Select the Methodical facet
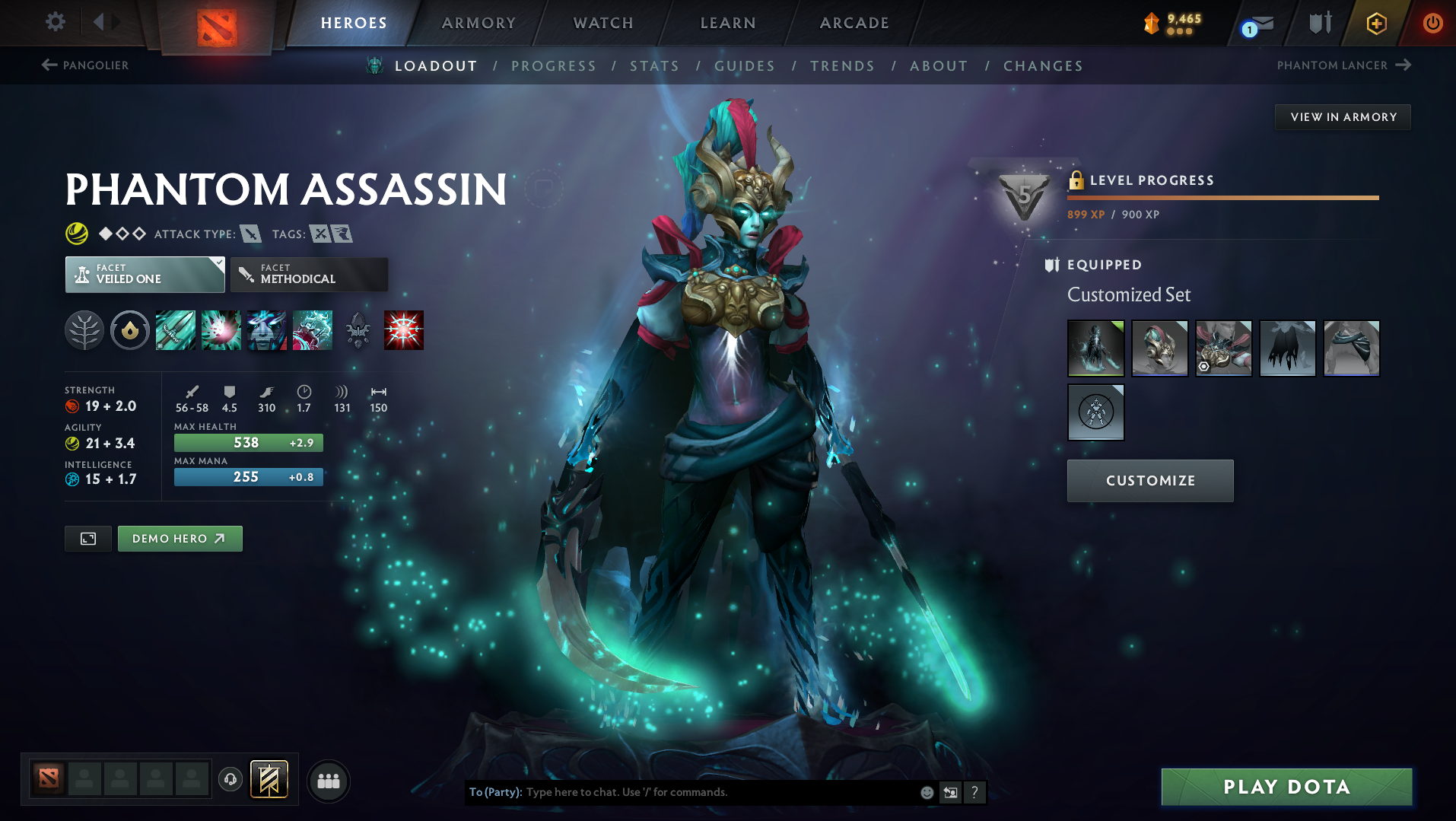Image resolution: width=1456 pixels, height=821 pixels. (309, 274)
